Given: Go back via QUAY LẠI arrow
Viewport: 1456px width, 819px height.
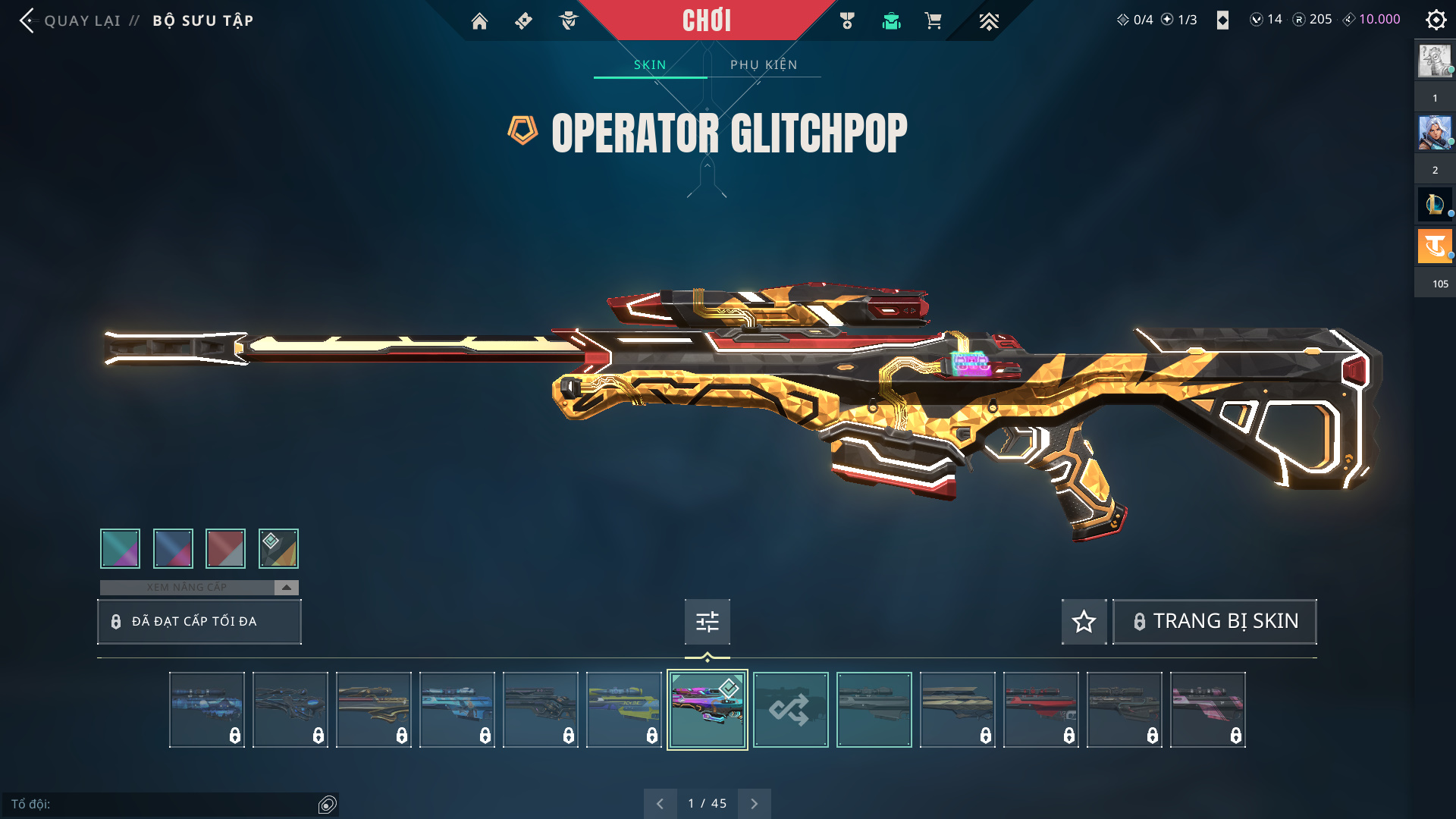Looking at the screenshot, I should pyautogui.click(x=27, y=20).
